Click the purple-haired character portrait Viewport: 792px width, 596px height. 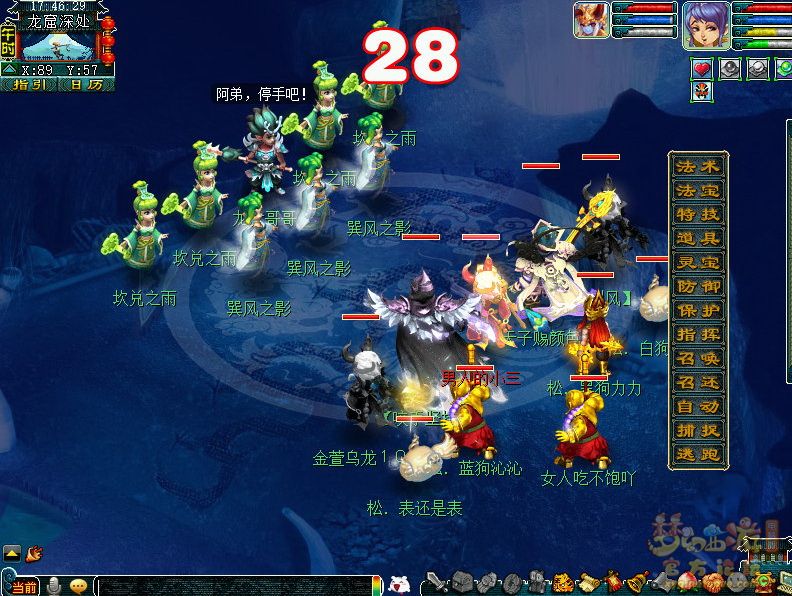point(706,25)
